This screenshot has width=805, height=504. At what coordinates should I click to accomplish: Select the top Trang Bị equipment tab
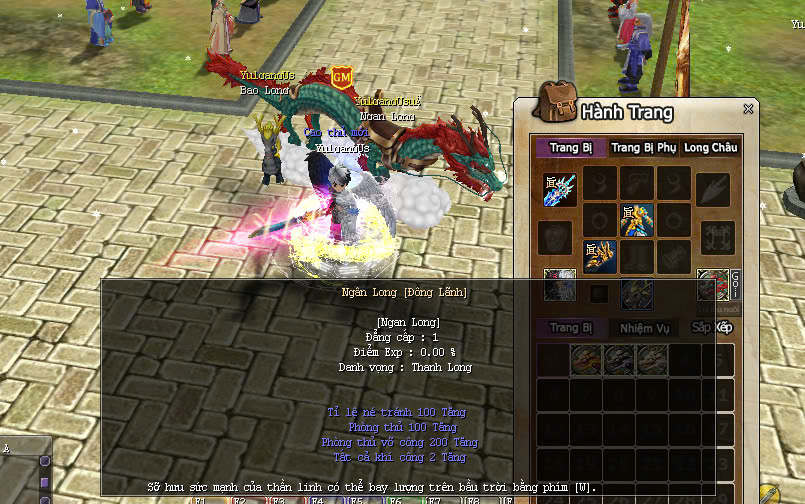(x=570, y=147)
